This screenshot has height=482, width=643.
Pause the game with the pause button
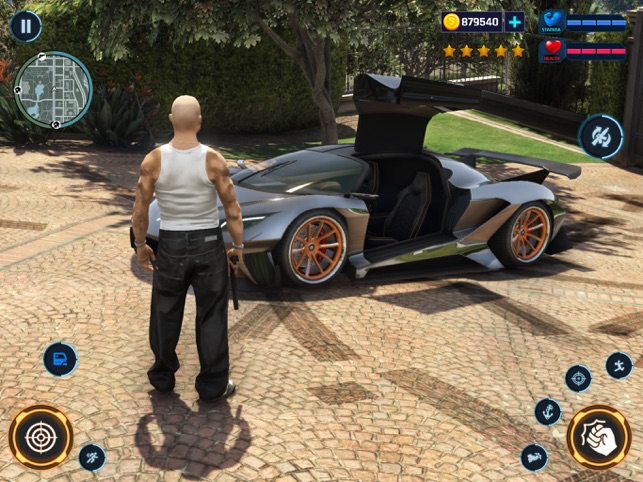(25, 26)
